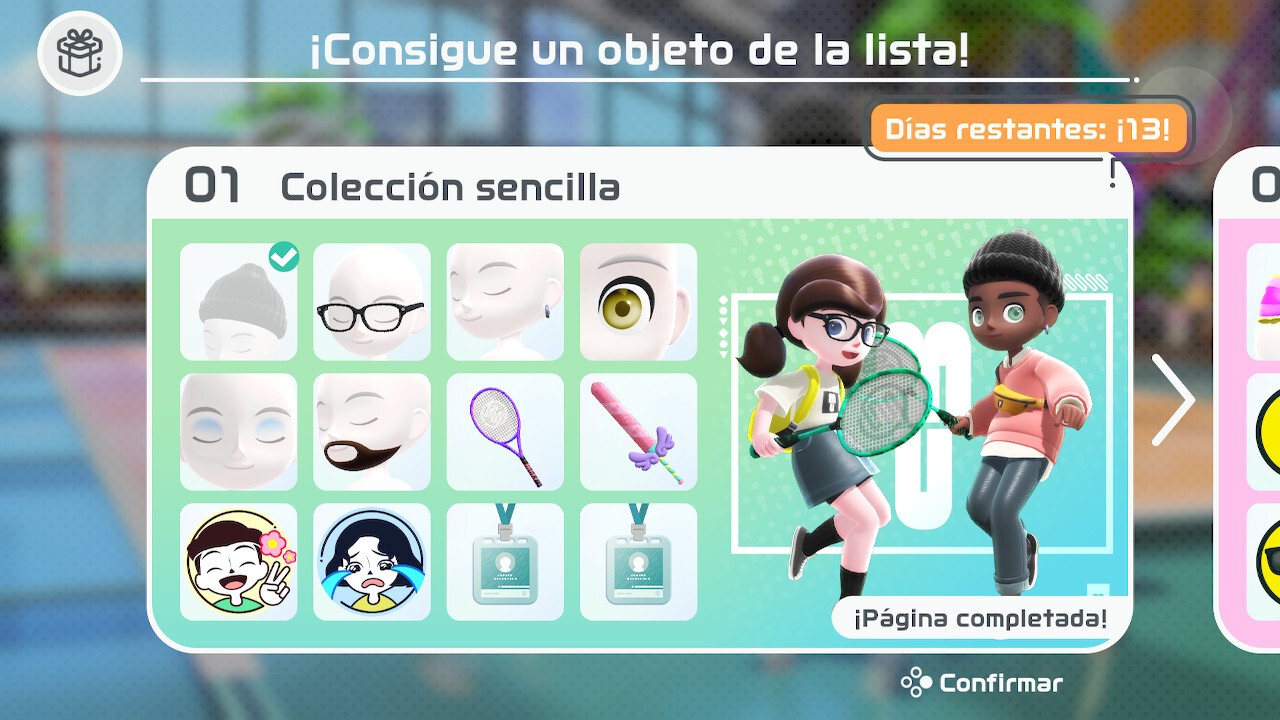The width and height of the screenshot is (1280, 720).
Task: Select the face with earrings item
Action: tap(505, 301)
